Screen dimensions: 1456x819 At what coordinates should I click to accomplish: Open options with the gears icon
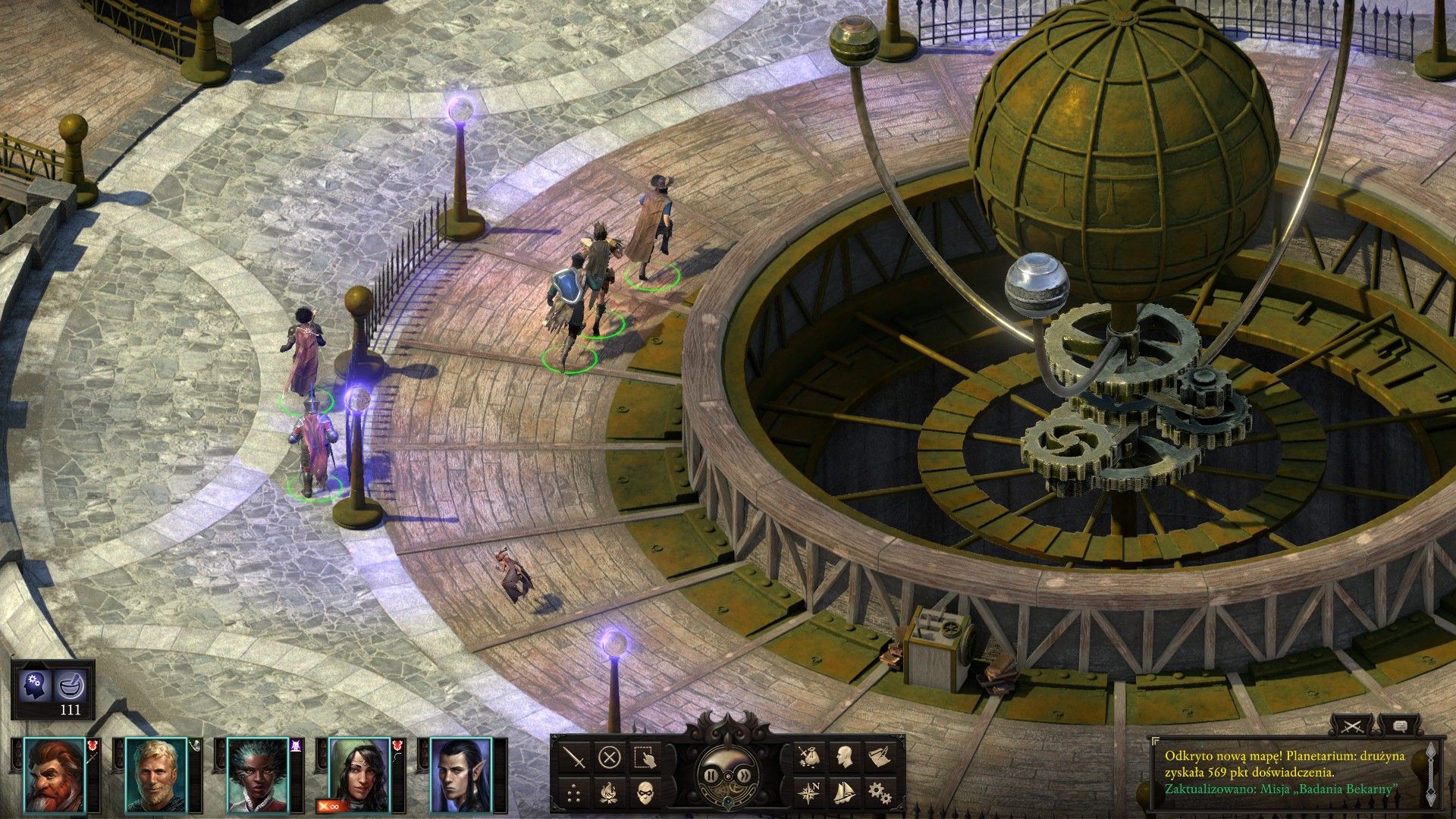(x=880, y=793)
